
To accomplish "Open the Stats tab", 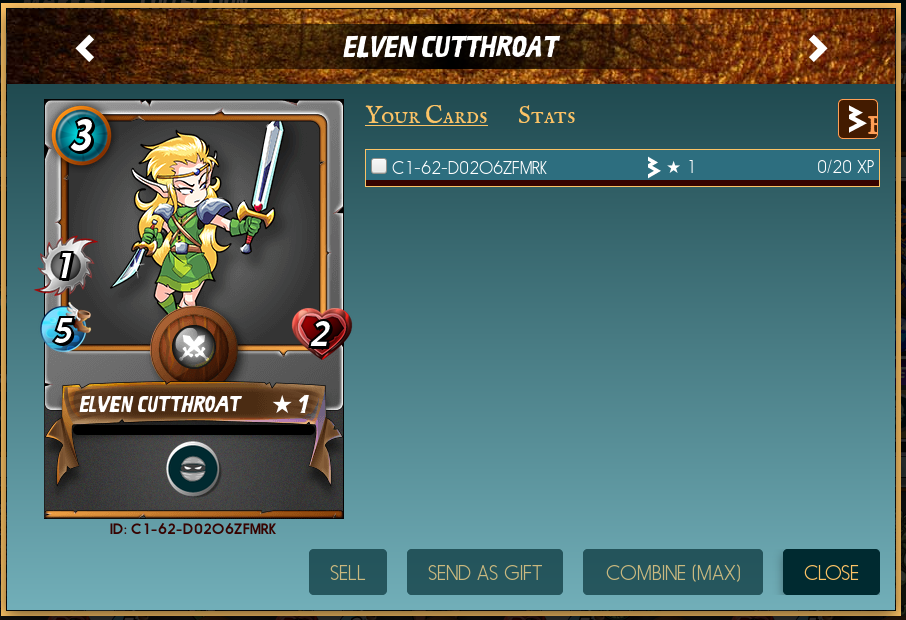I will [x=546, y=116].
